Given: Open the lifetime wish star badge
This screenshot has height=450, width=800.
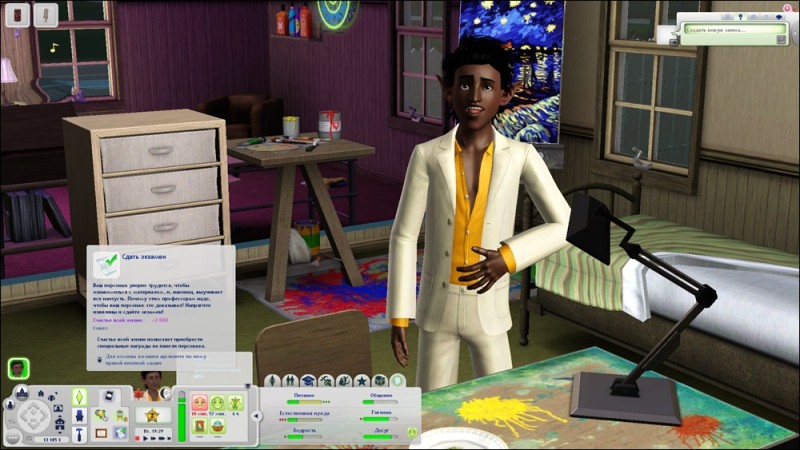Looking at the screenshot, I should pos(153,415).
